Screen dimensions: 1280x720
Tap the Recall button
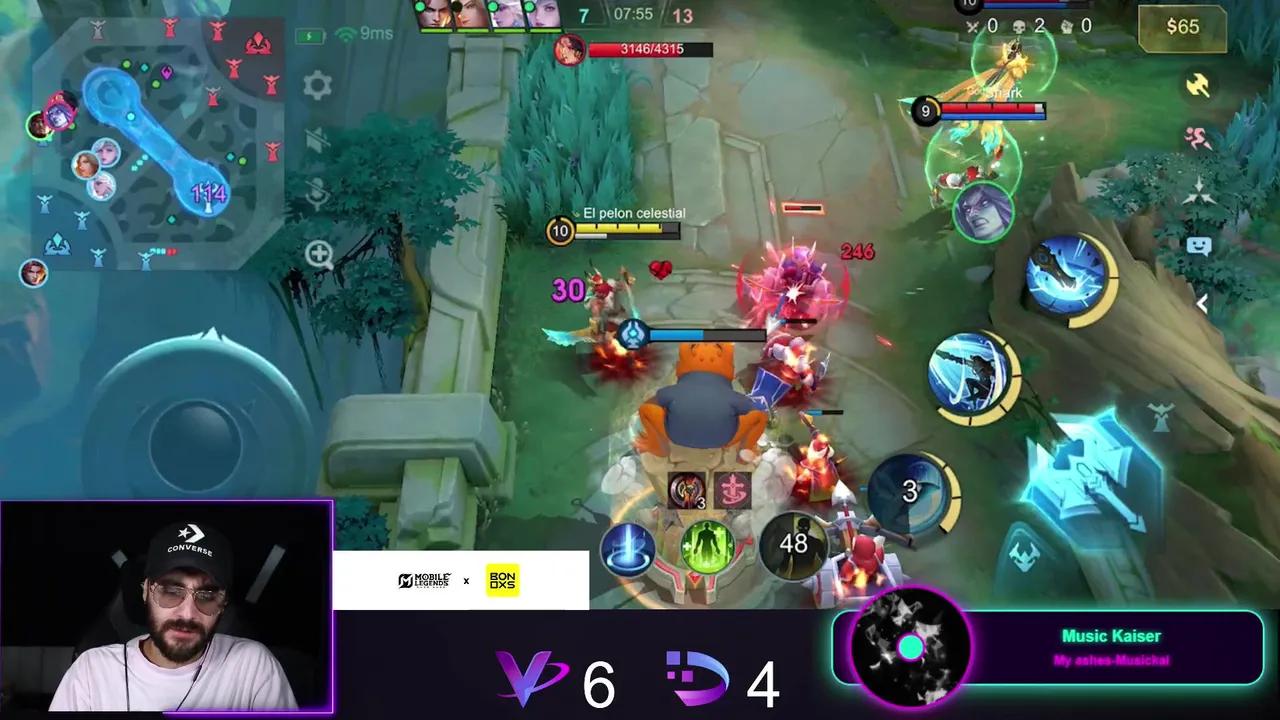(x=627, y=548)
